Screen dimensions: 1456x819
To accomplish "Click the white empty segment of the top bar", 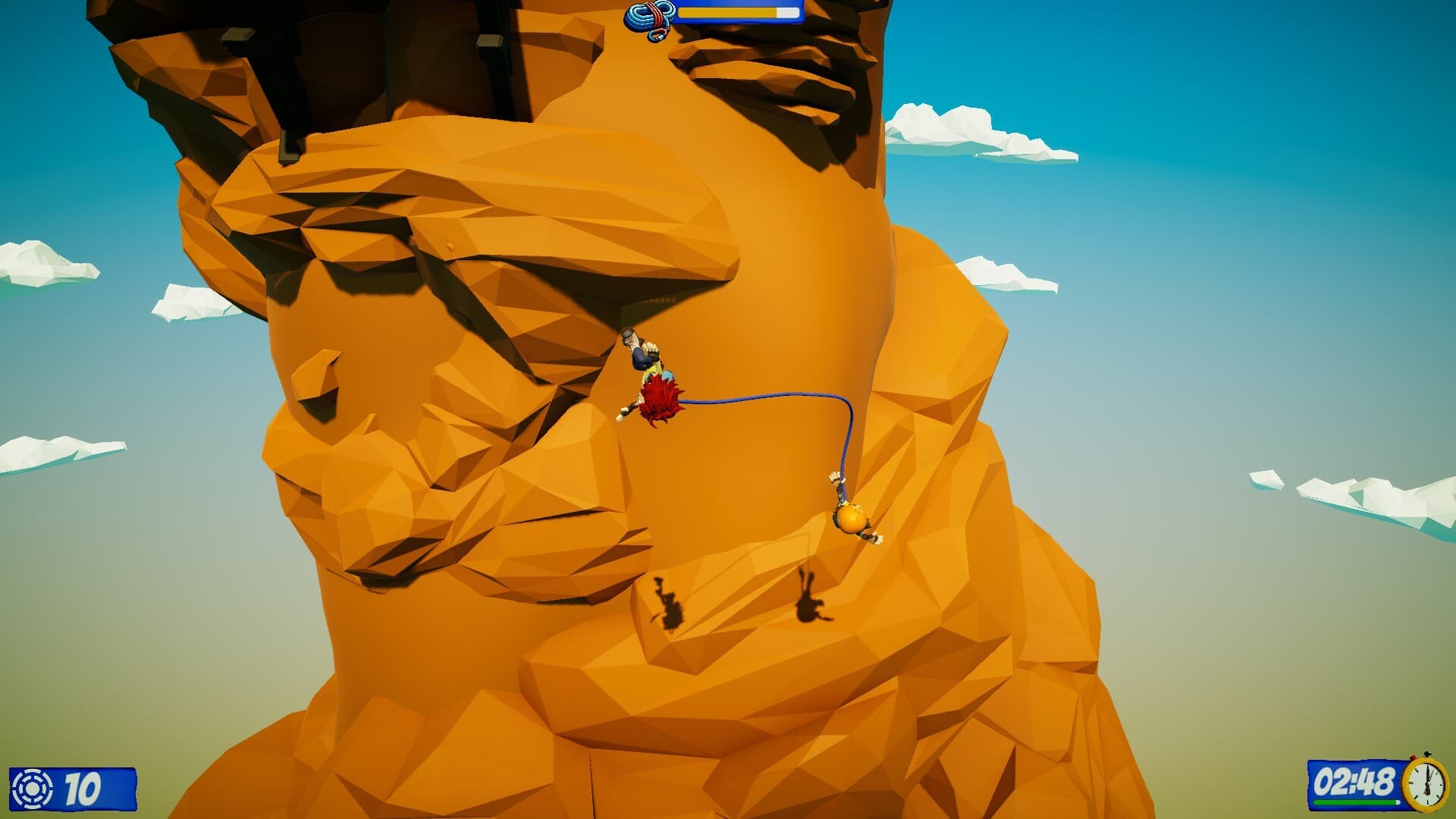I will [x=787, y=12].
